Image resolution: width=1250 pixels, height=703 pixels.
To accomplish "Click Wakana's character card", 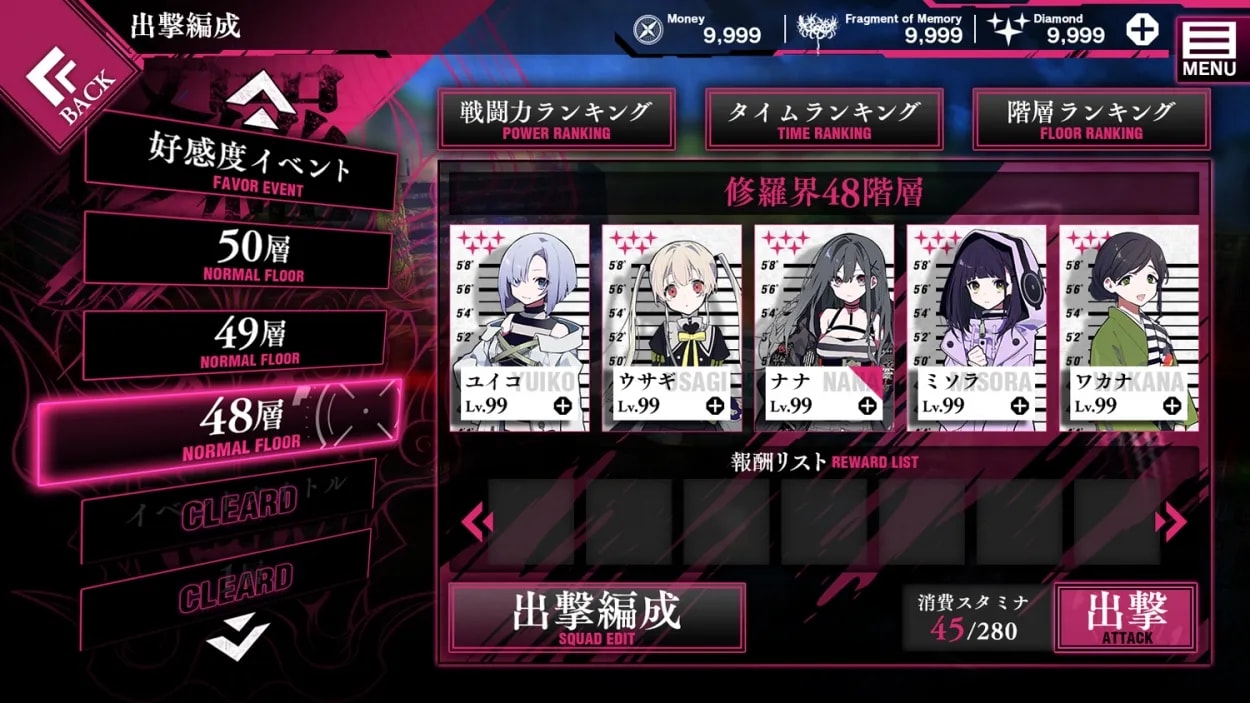I will [x=1128, y=328].
